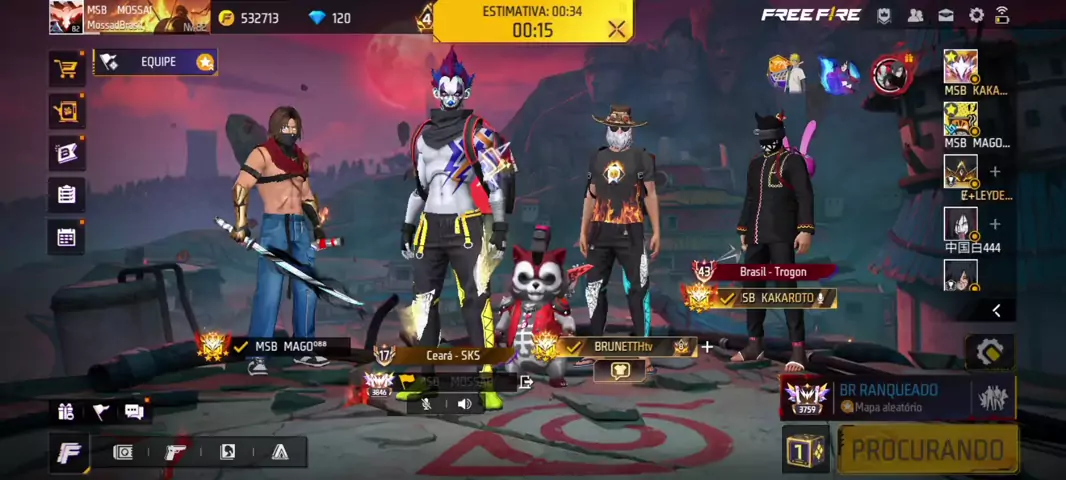1066x480 pixels.
Task: Open the settings gear
Action: pyautogui.click(x=976, y=15)
